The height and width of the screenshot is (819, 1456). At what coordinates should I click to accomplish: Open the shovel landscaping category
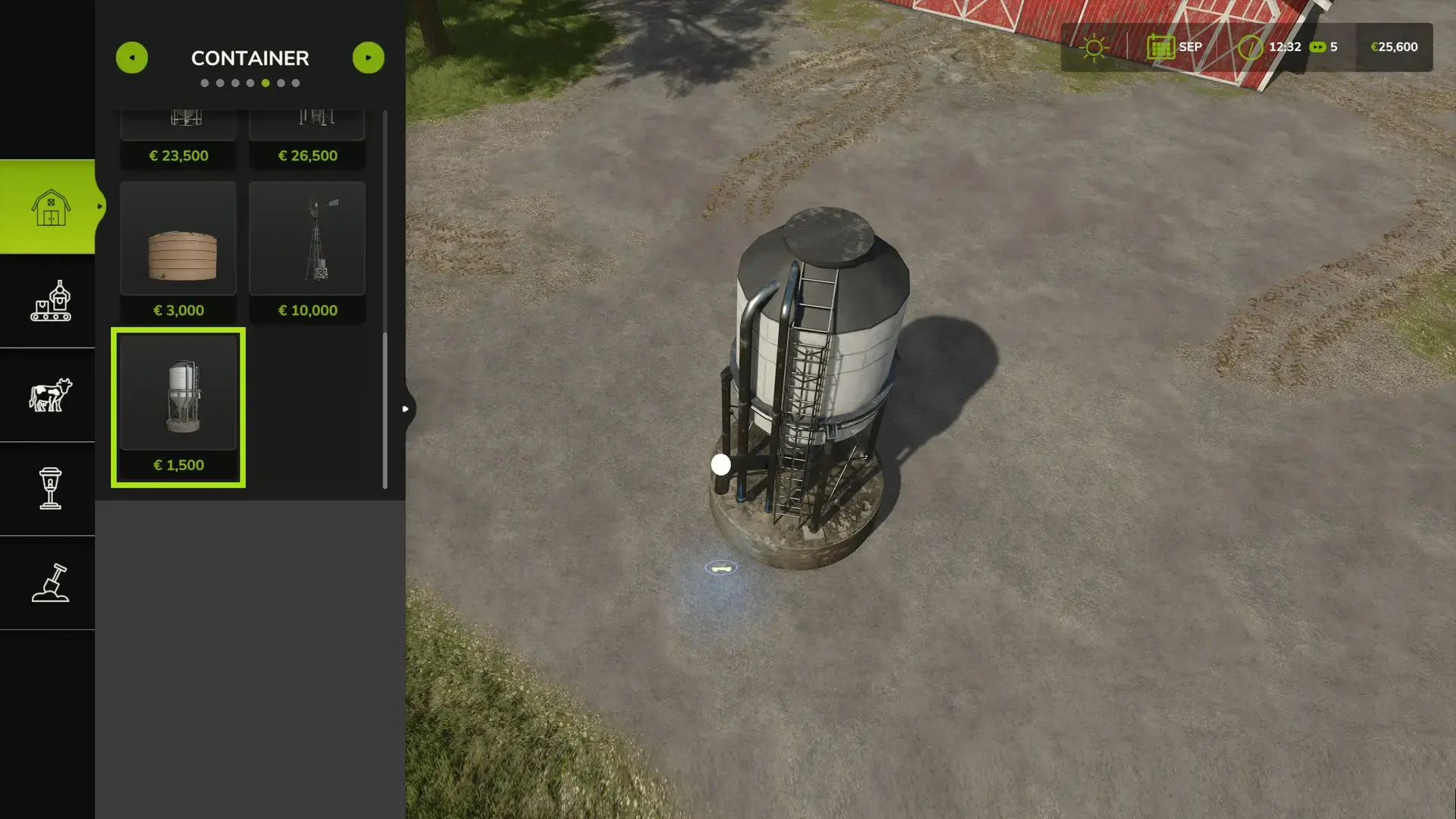click(x=50, y=582)
